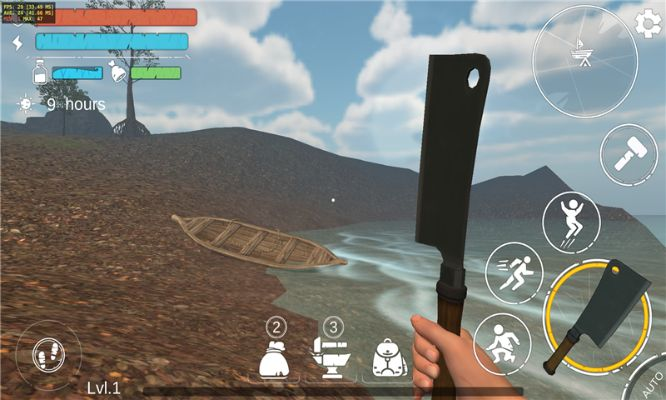Open the backpack inventory
Screen dimensions: 666x400
[389, 358]
